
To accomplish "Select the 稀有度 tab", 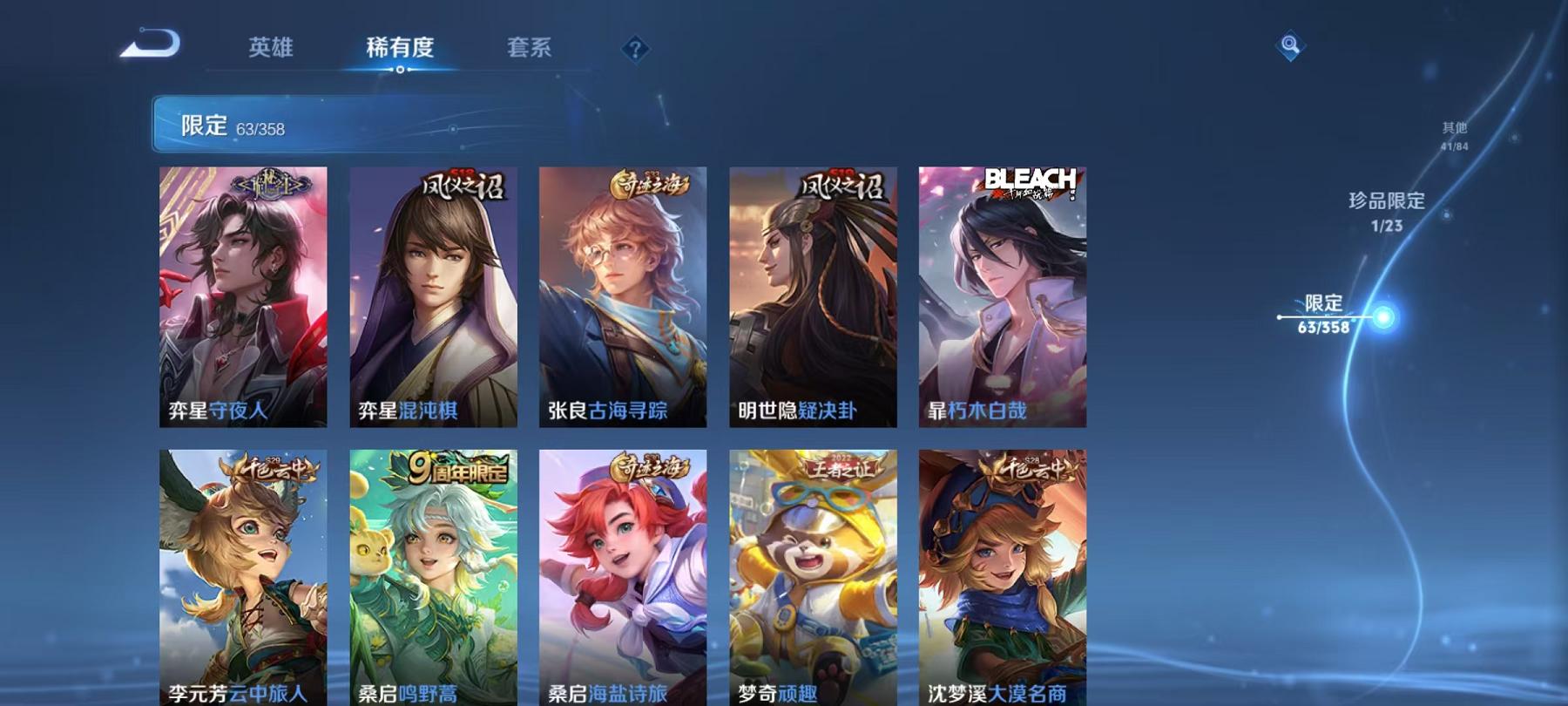I will (x=401, y=50).
